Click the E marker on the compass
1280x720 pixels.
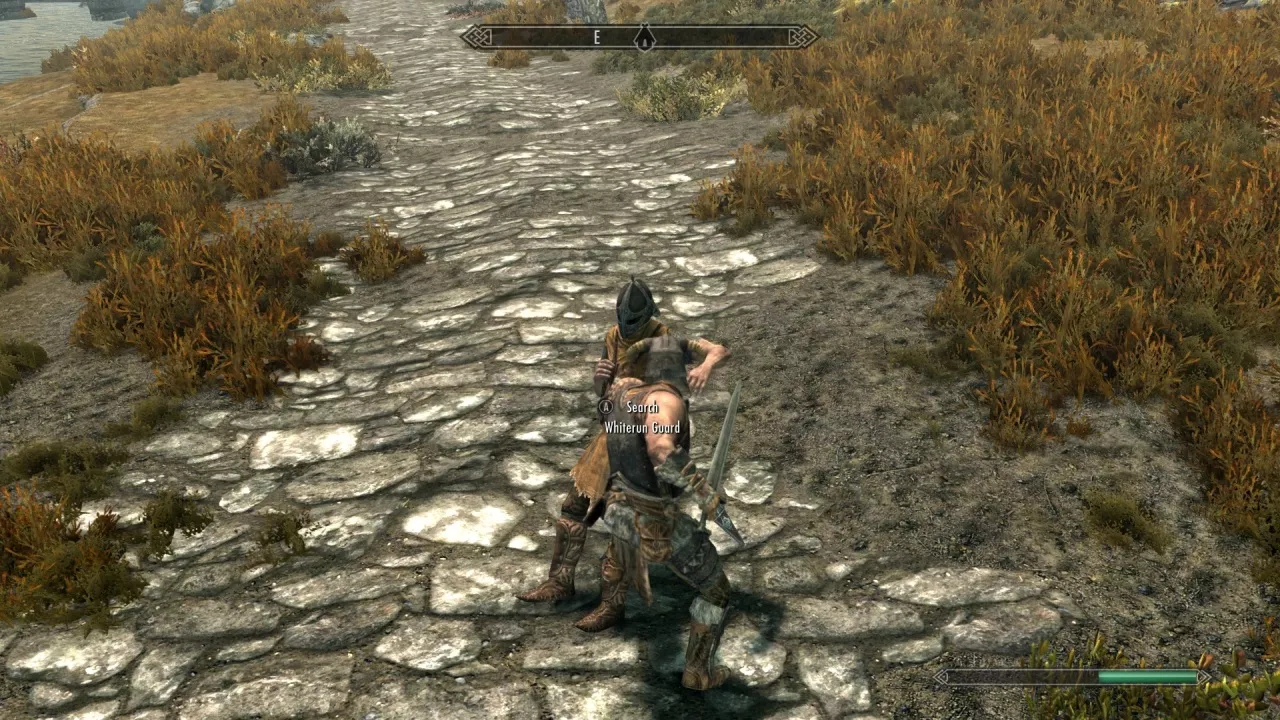click(597, 37)
